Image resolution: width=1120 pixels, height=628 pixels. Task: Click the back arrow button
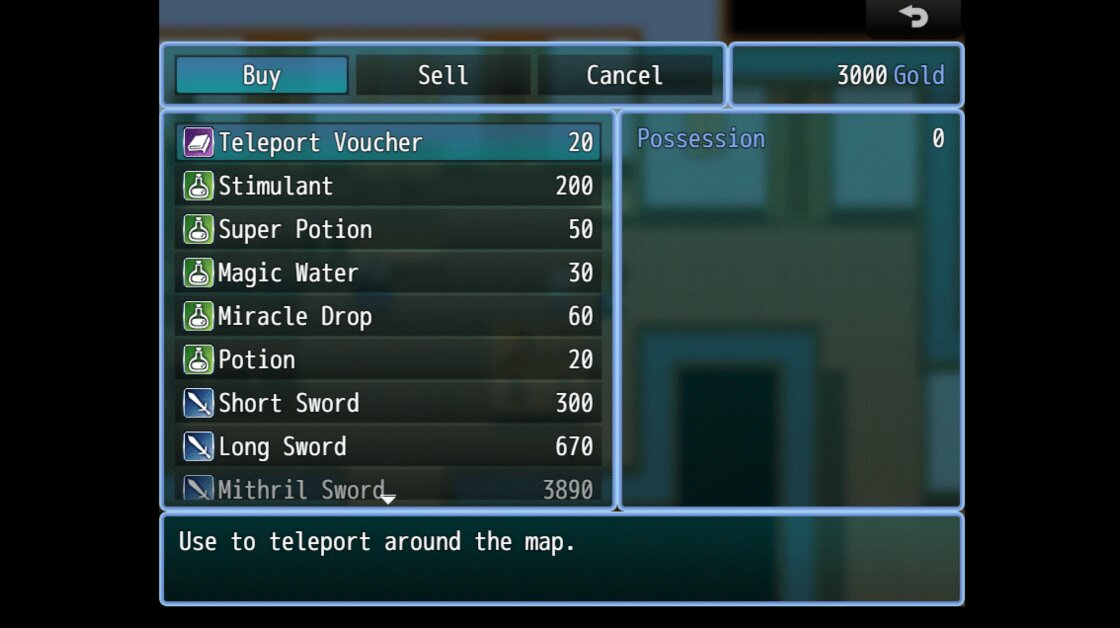[913, 17]
